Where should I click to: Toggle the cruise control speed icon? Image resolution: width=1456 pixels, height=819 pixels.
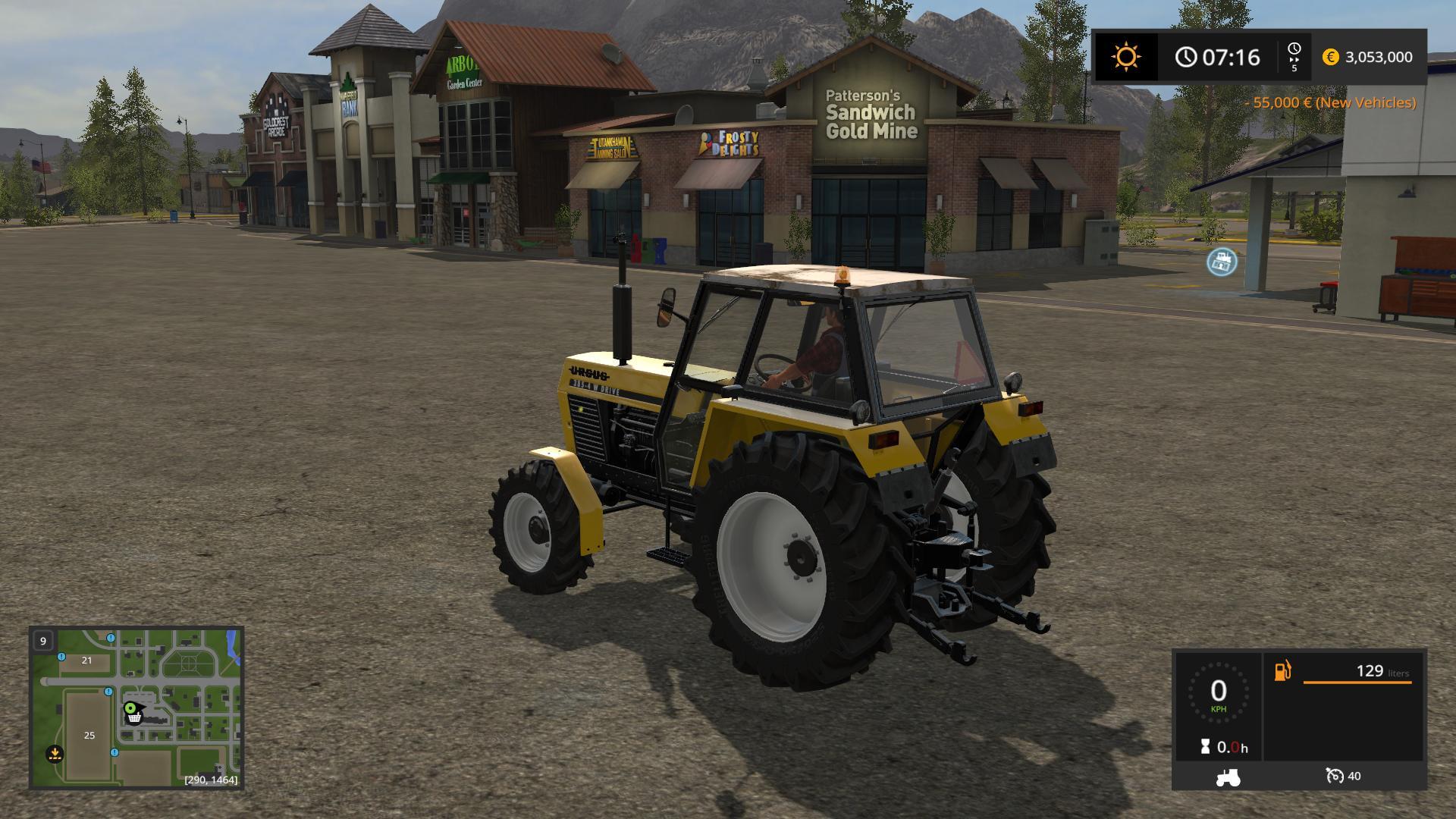click(1334, 776)
